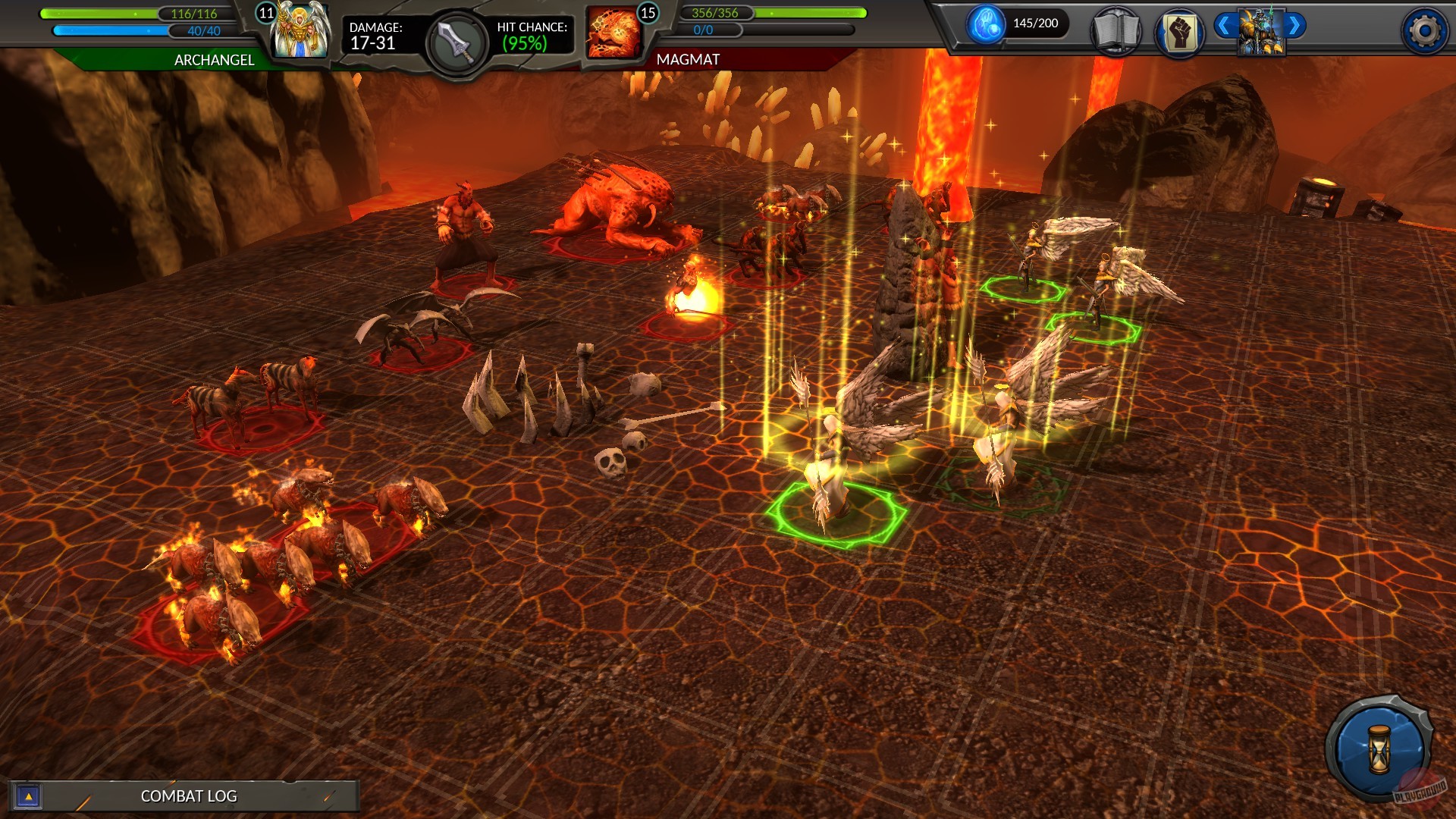1456x819 pixels.
Task: Click the left chevron beside the unit portrait
Action: [x=1224, y=24]
